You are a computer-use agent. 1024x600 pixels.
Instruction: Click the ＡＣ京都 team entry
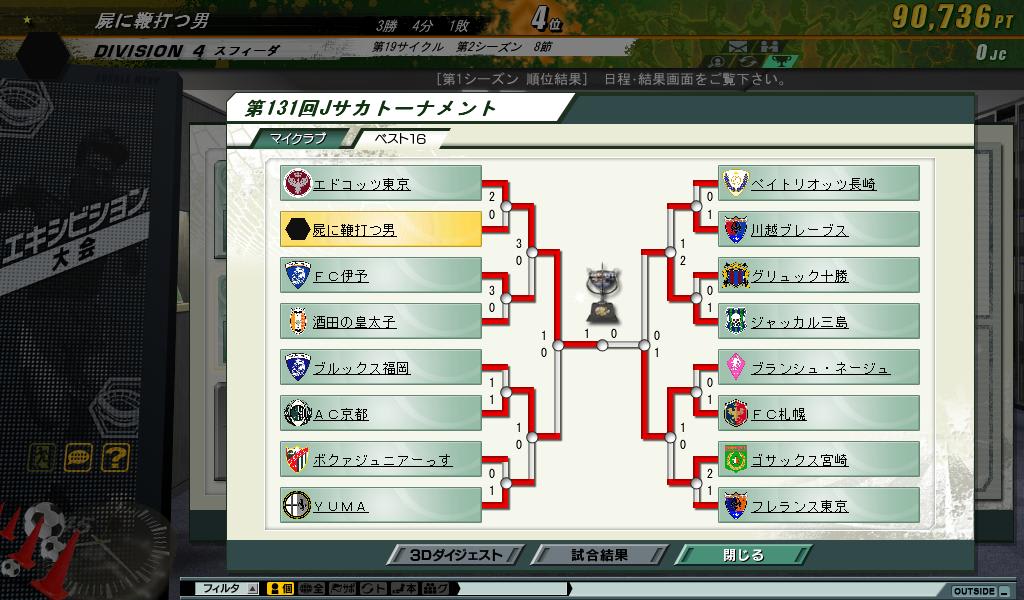[381, 414]
